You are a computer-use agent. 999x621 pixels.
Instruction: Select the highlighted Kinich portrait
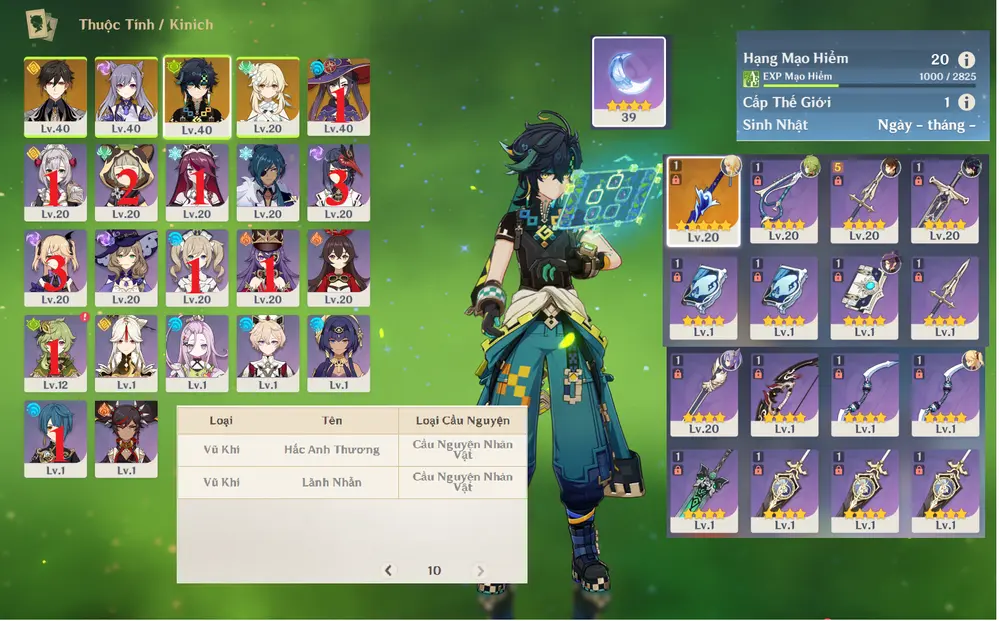click(x=197, y=97)
